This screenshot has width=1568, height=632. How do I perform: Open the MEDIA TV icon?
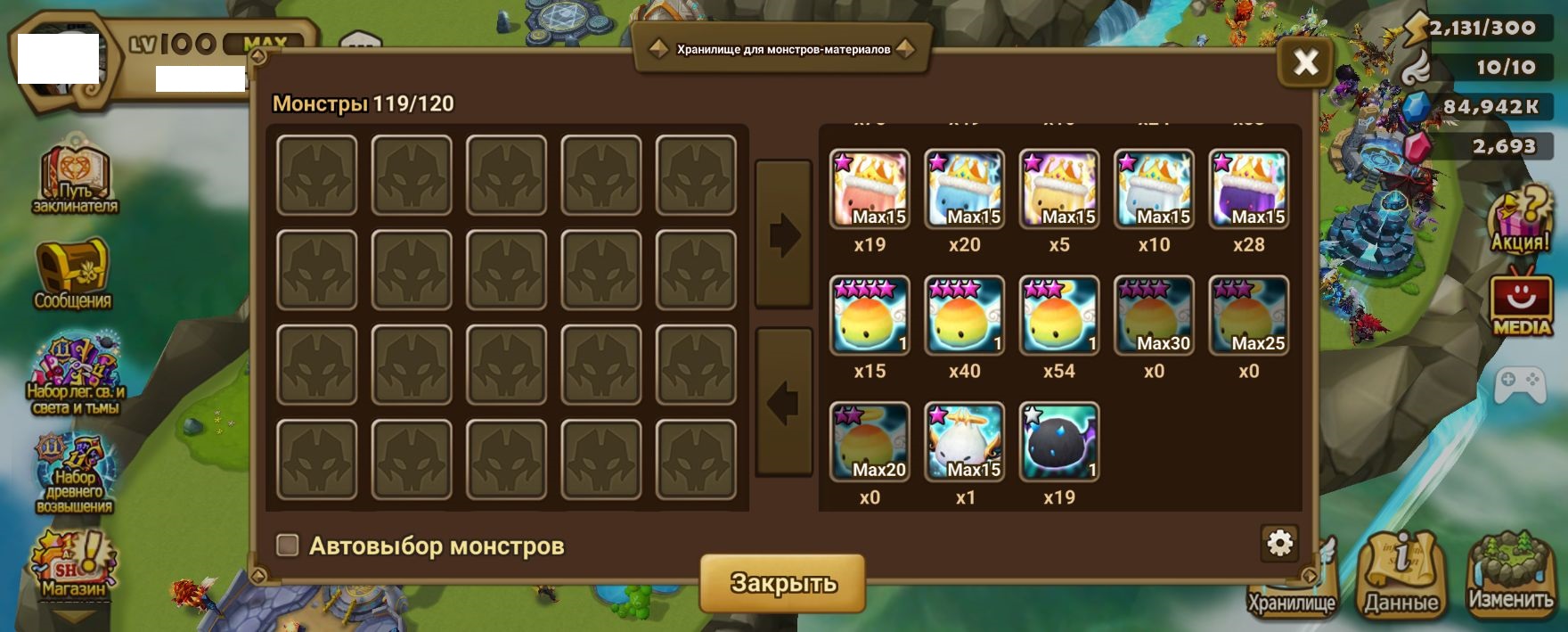click(x=1521, y=303)
